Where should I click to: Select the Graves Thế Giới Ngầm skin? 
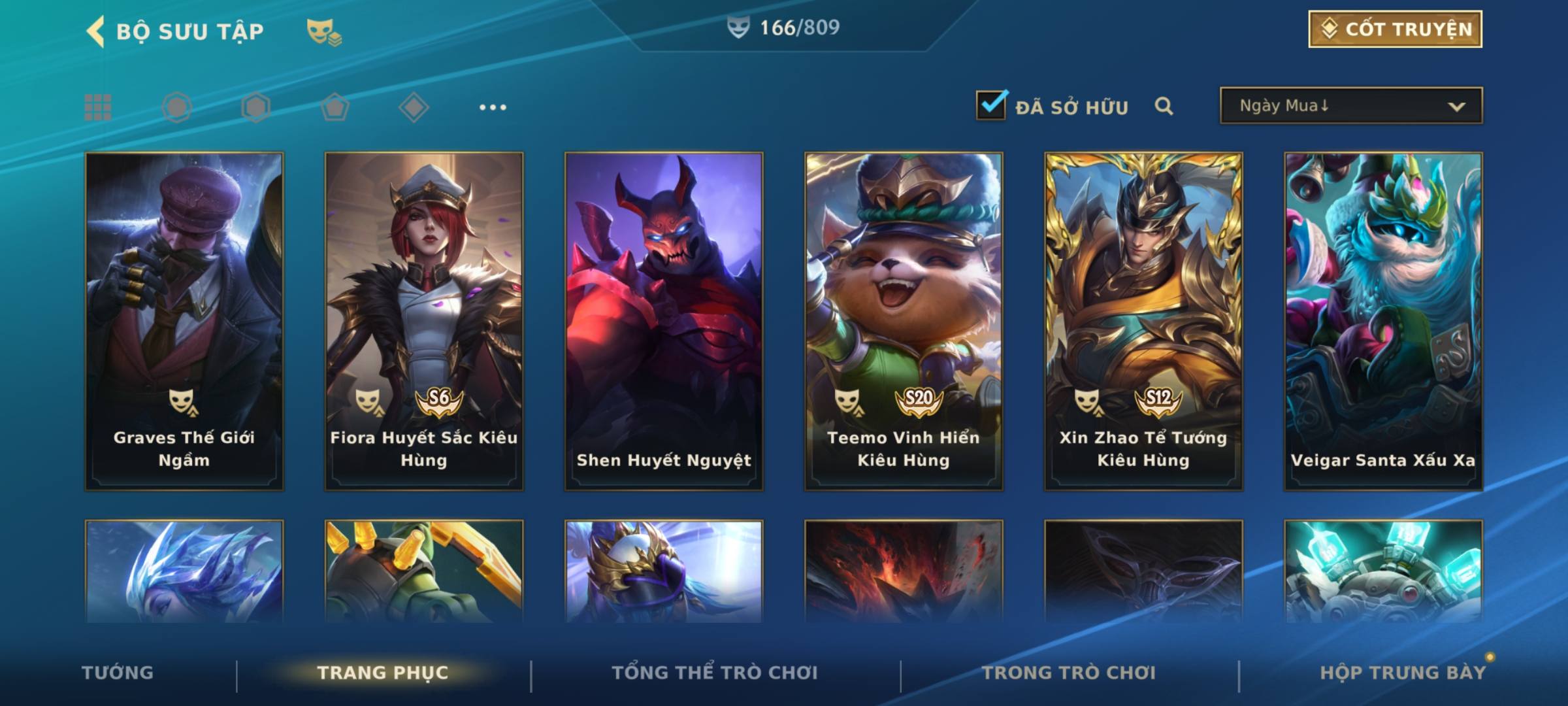pos(184,320)
